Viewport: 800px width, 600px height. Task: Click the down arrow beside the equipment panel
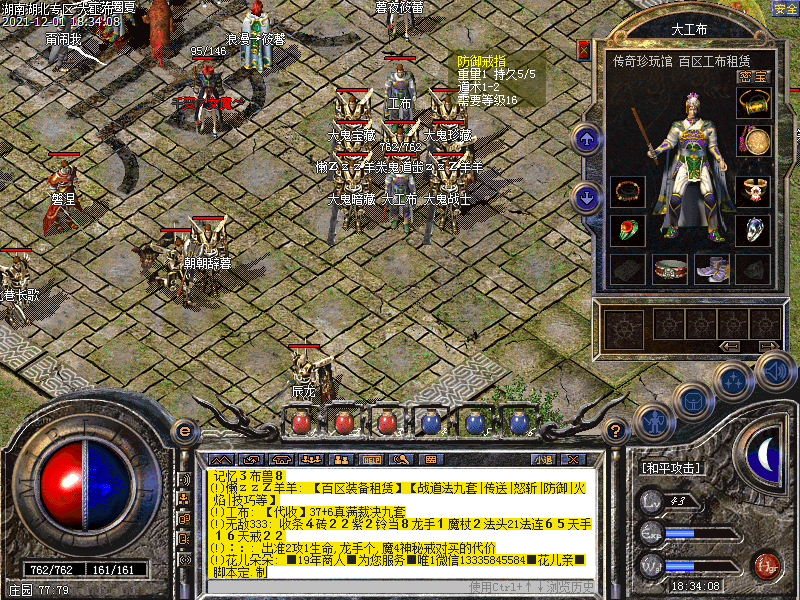[587, 197]
